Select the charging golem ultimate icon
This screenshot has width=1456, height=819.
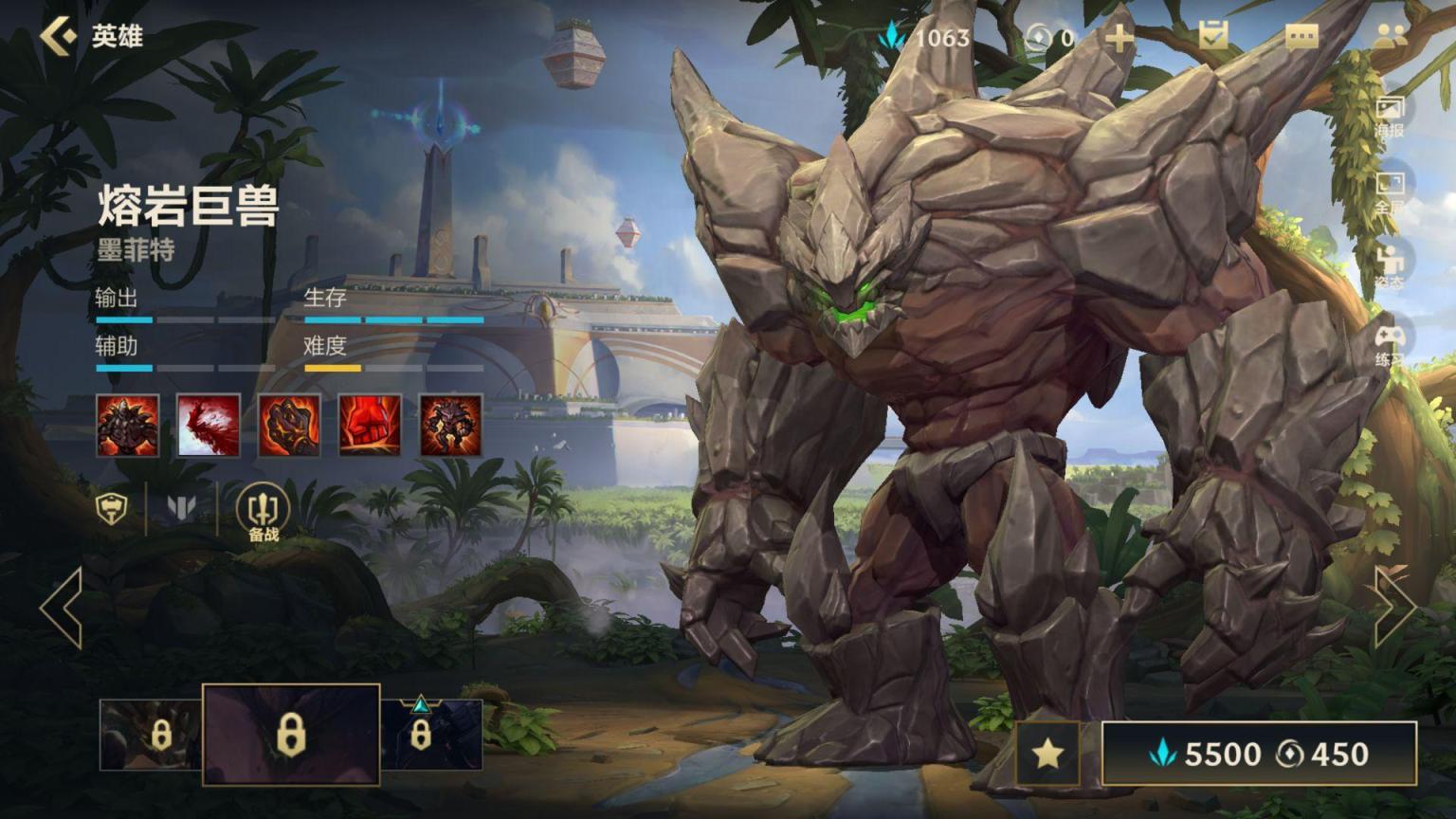pyautogui.click(x=450, y=426)
